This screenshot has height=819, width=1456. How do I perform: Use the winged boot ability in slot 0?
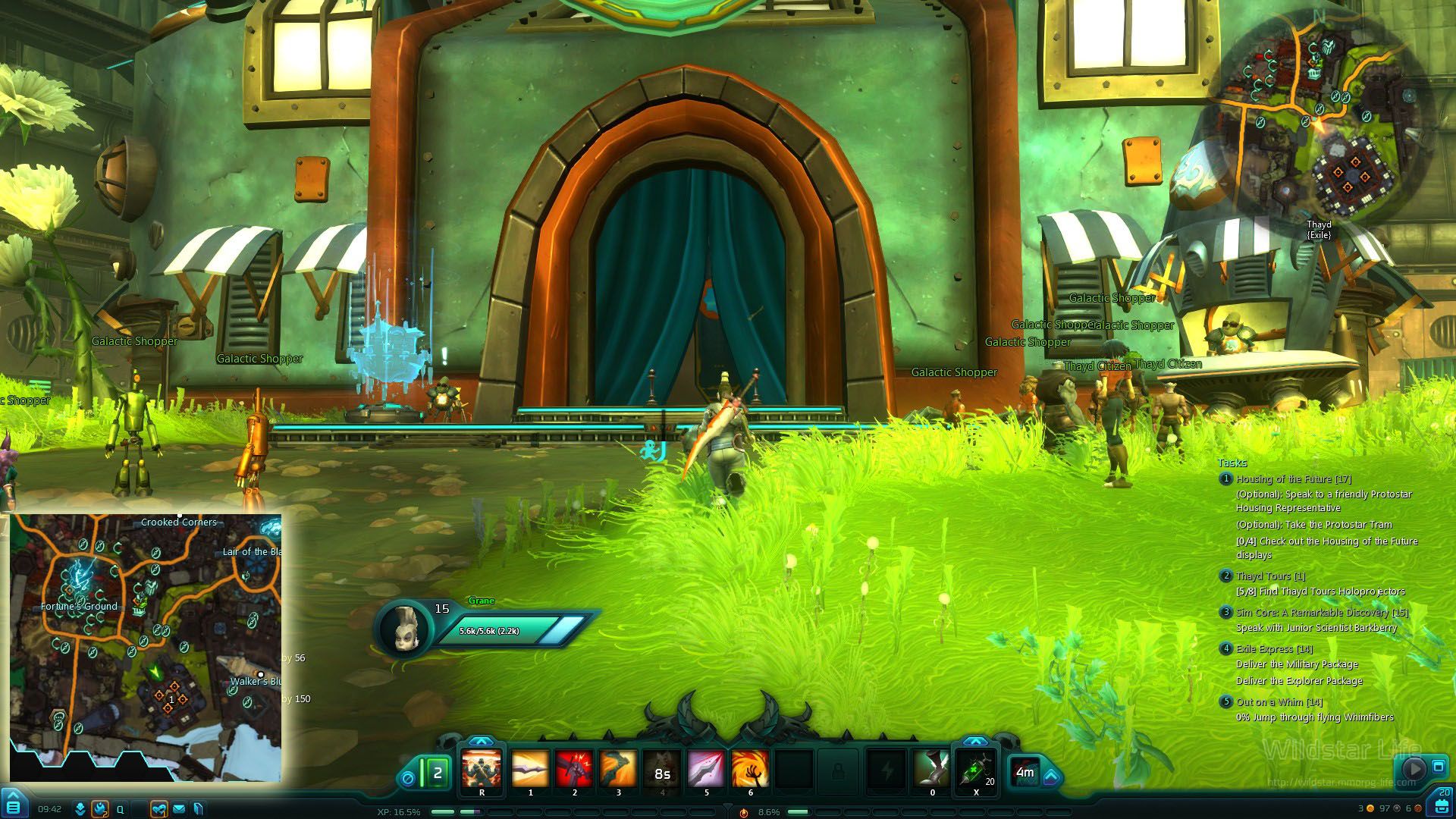pyautogui.click(x=932, y=770)
